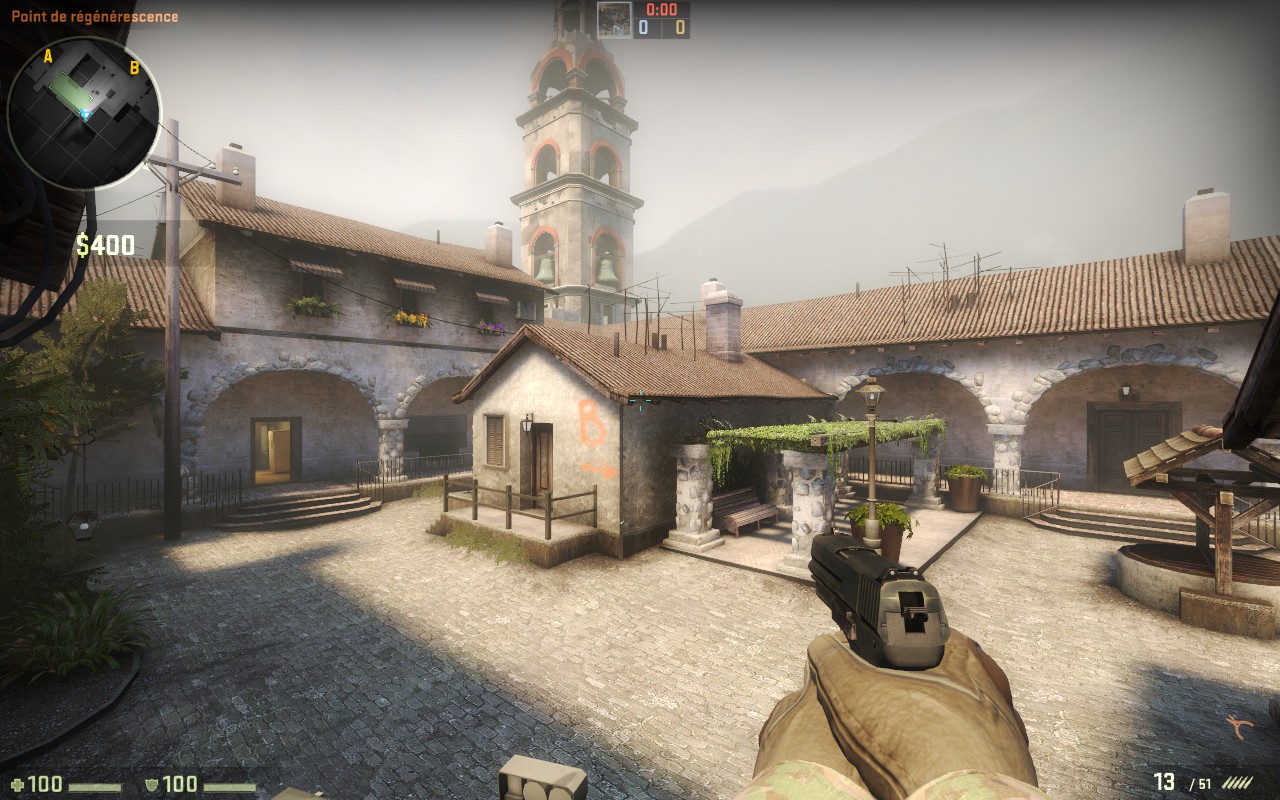Viewport: 1280px width, 800px height.
Task: Click the map thumbnail beside the round timer
Action: pyautogui.click(x=614, y=20)
